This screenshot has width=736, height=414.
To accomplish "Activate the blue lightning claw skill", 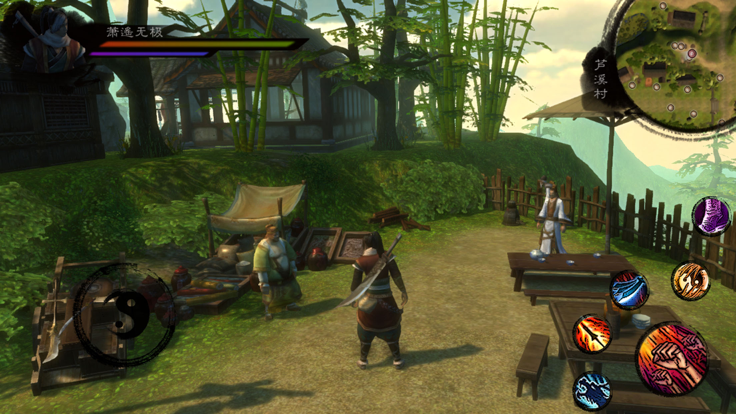I will (592, 390).
